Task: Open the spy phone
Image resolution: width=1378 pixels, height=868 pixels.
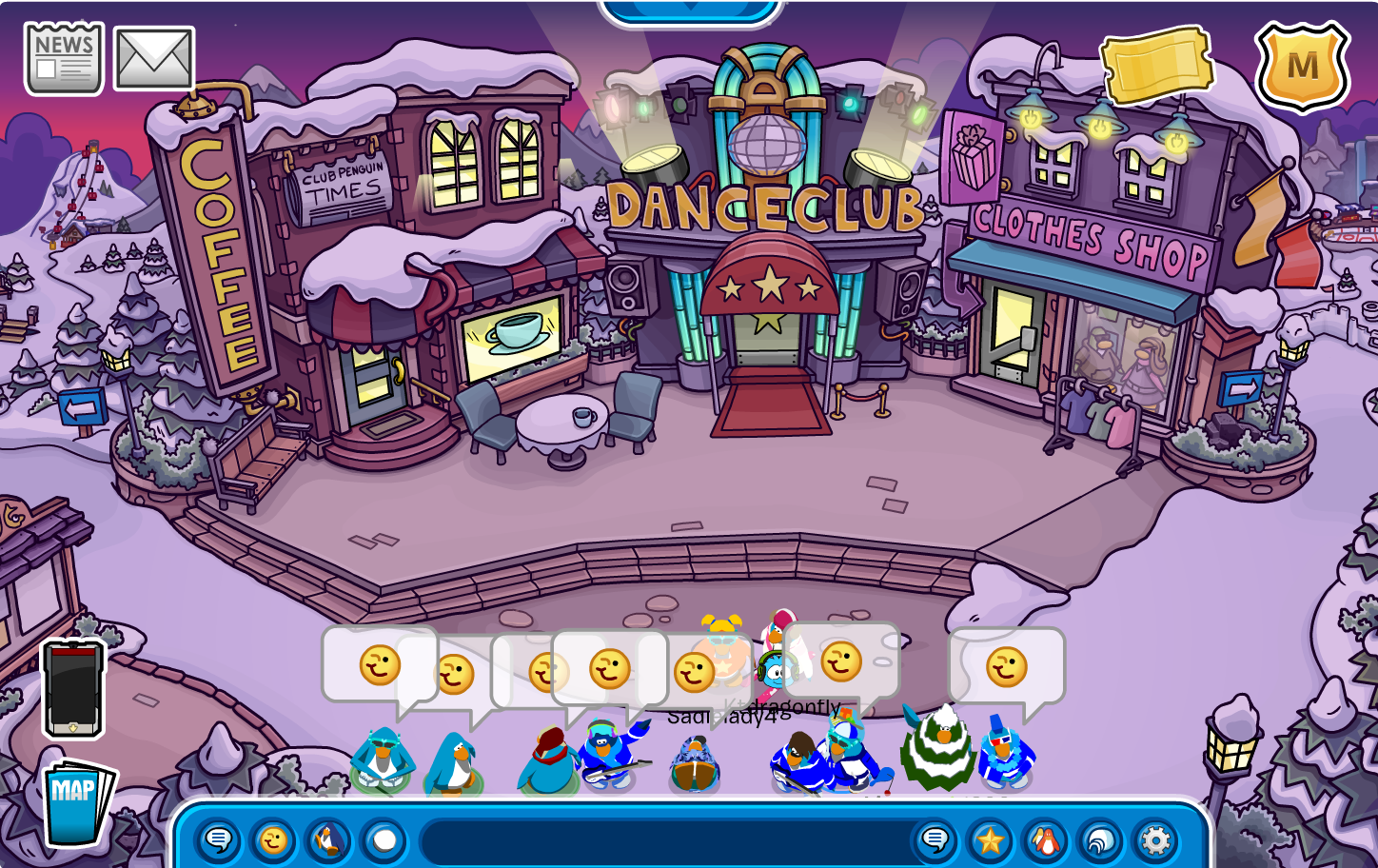Action: click(73, 688)
